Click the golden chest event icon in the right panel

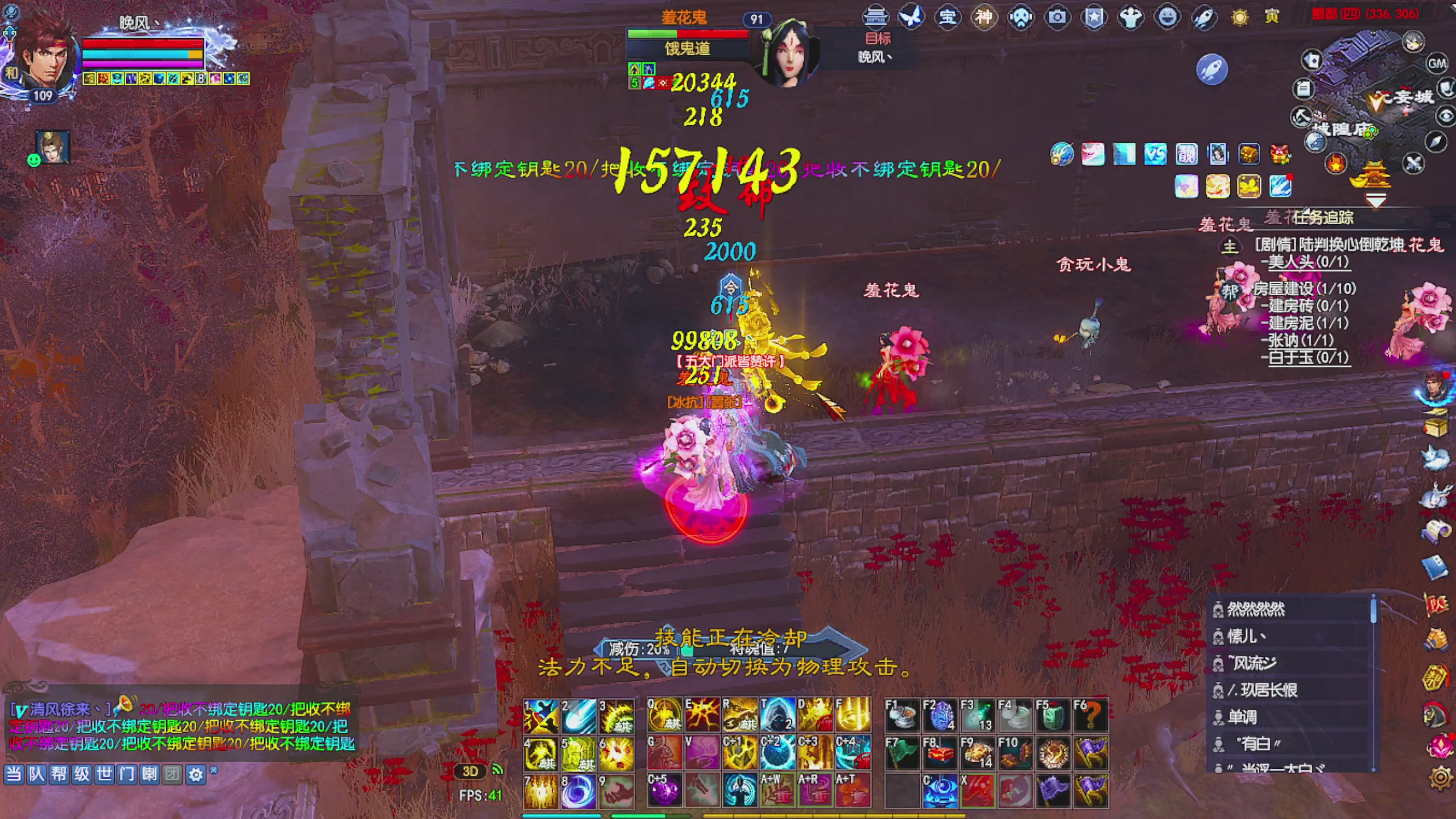1248,154
